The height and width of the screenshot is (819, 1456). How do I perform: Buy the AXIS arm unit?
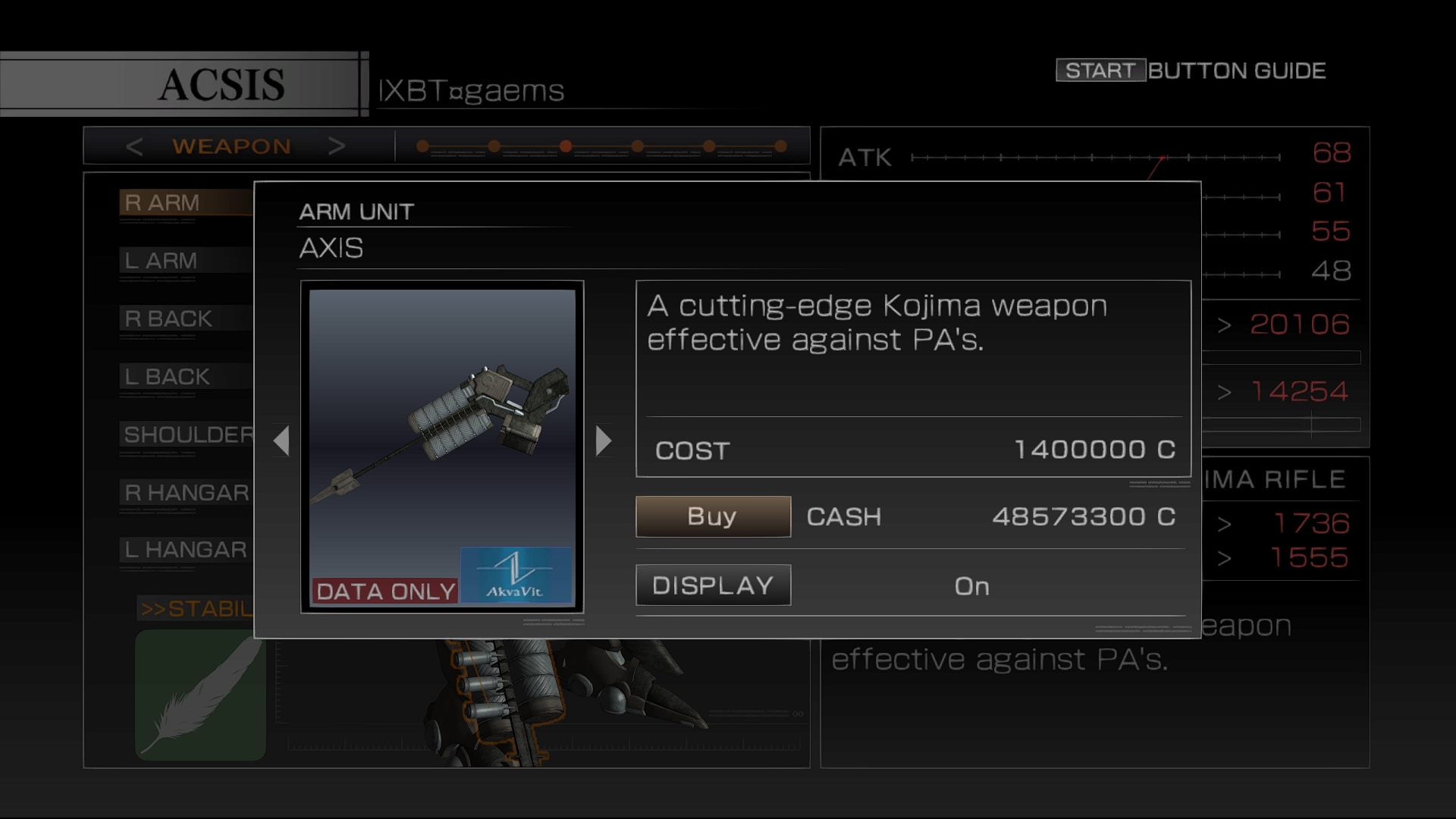pyautogui.click(x=713, y=516)
